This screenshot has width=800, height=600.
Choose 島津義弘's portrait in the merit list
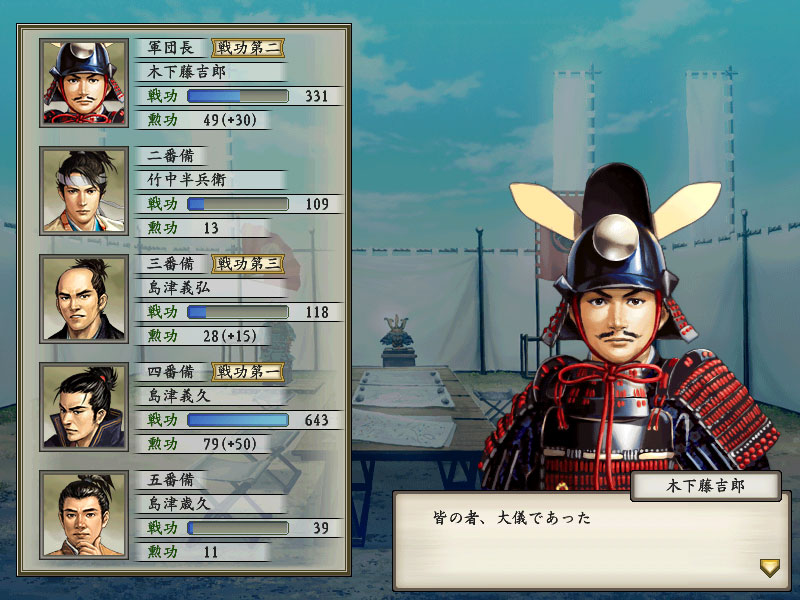coord(84,298)
